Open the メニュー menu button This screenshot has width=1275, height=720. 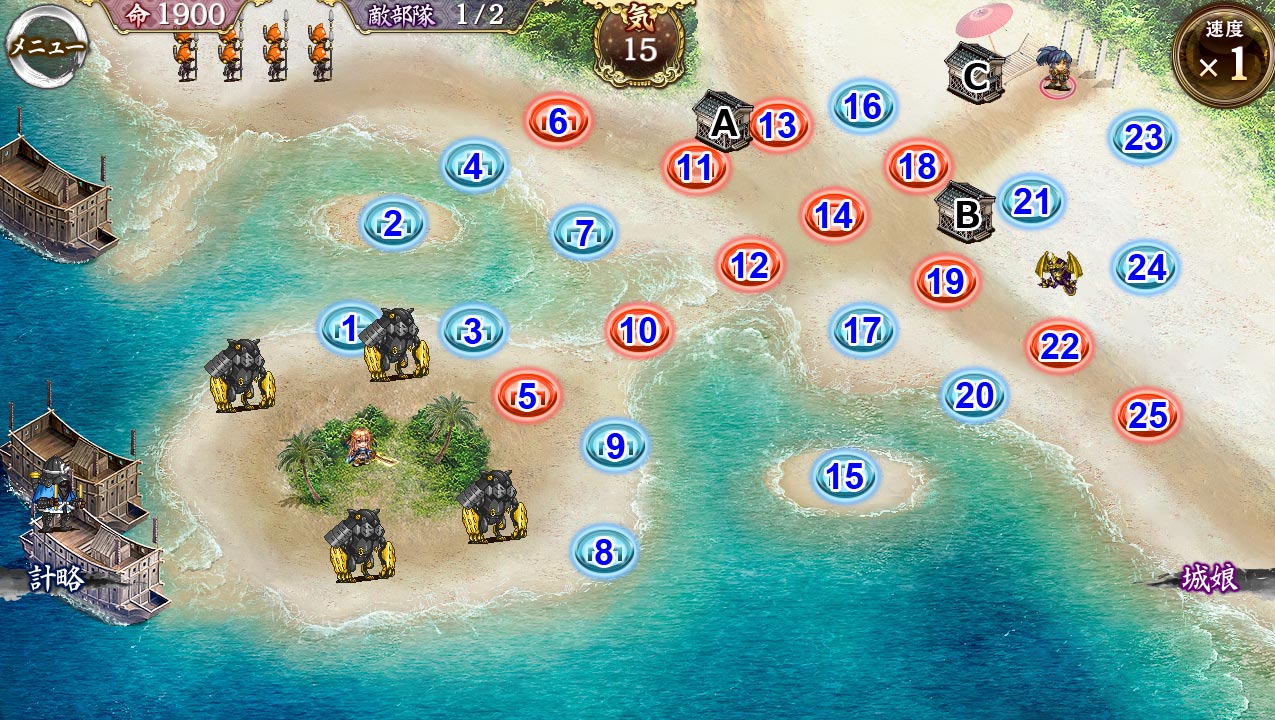[46, 47]
